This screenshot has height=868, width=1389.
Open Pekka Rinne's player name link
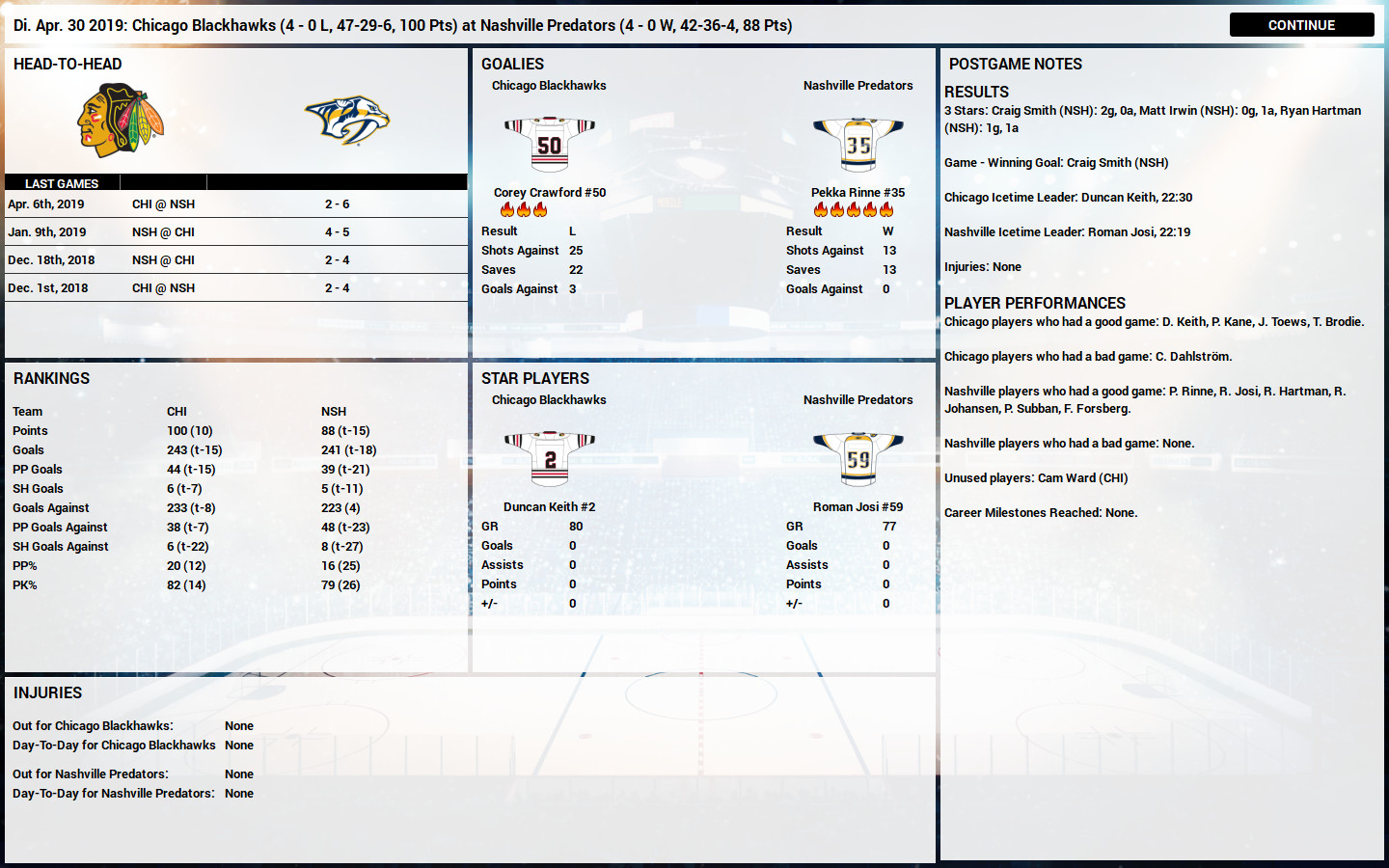pos(858,192)
